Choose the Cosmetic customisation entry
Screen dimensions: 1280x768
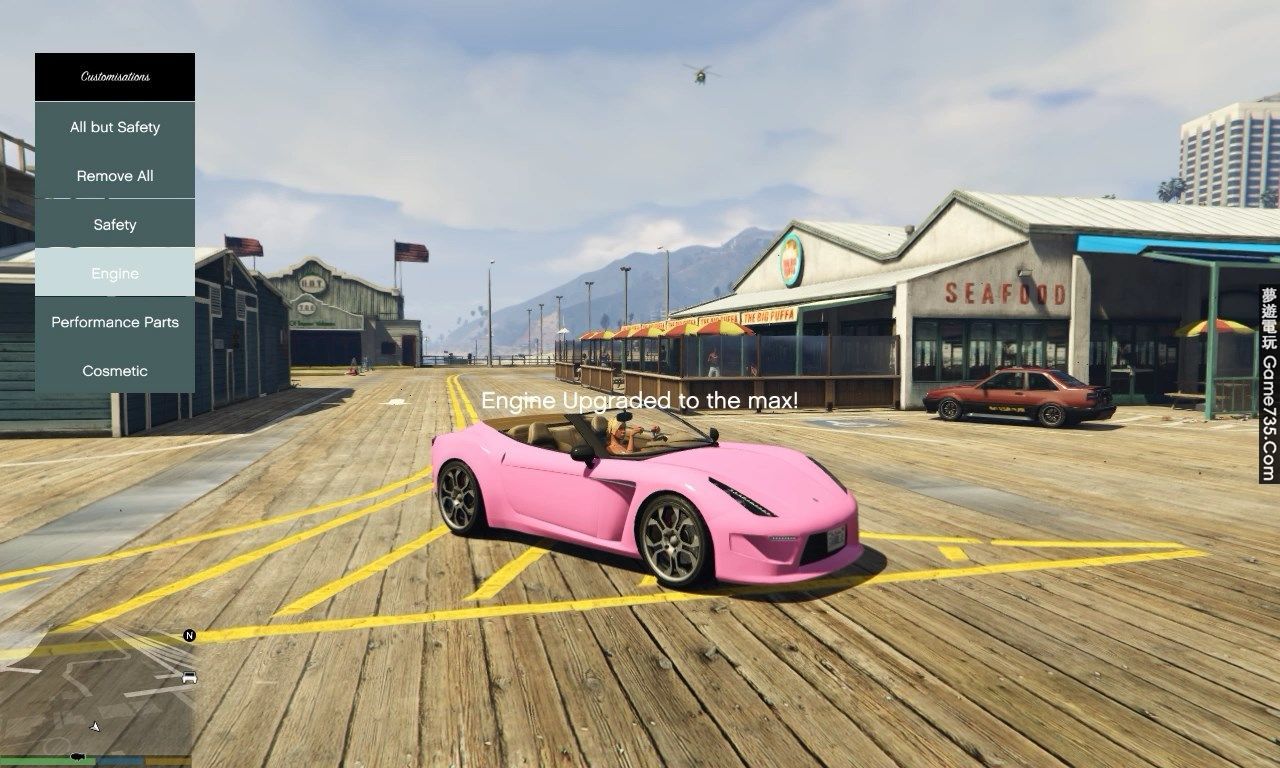(115, 371)
